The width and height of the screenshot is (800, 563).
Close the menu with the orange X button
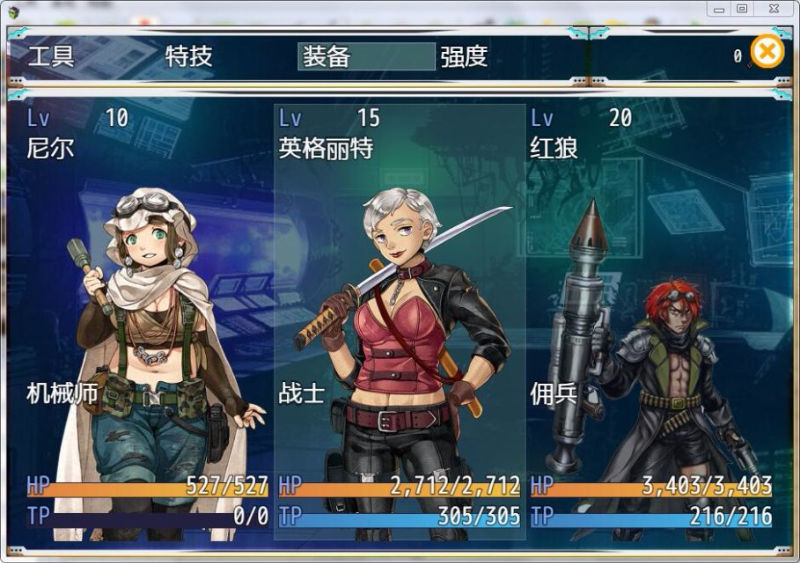pyautogui.click(x=767, y=51)
